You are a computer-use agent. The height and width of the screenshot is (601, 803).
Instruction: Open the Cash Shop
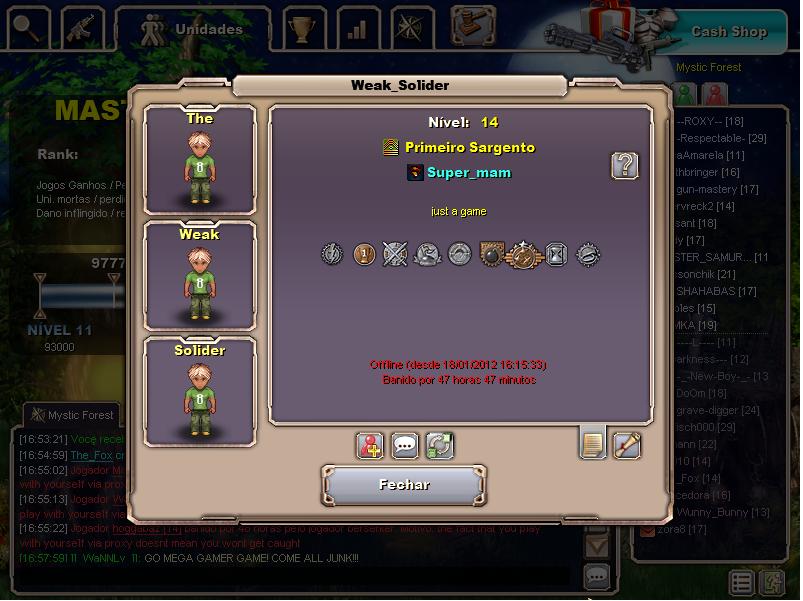tap(728, 31)
